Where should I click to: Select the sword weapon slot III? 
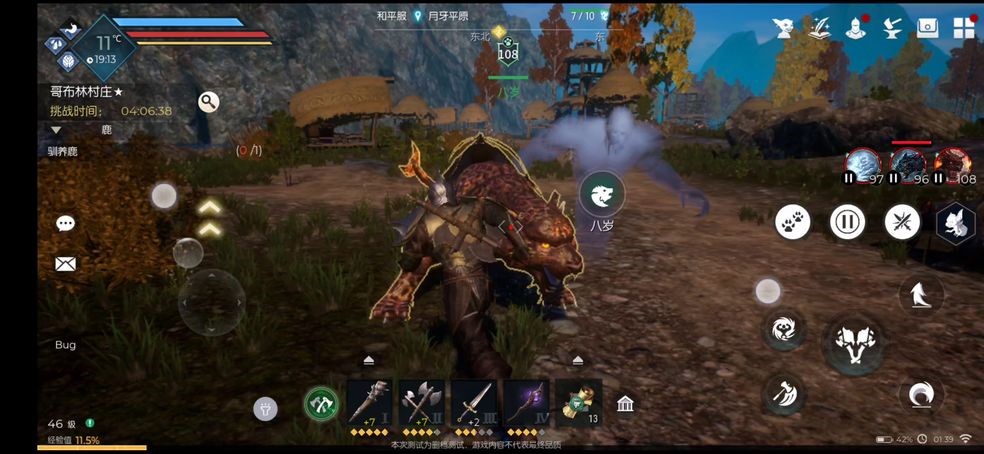pos(473,403)
